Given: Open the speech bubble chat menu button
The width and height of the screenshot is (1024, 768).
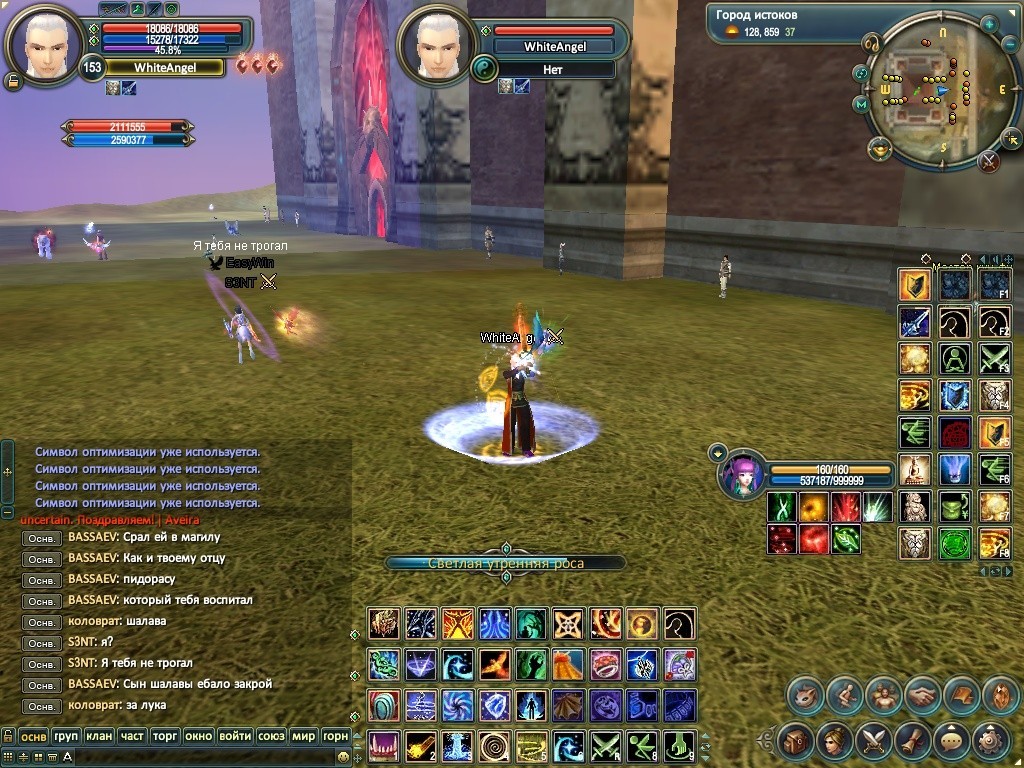Looking at the screenshot, I should tap(950, 741).
